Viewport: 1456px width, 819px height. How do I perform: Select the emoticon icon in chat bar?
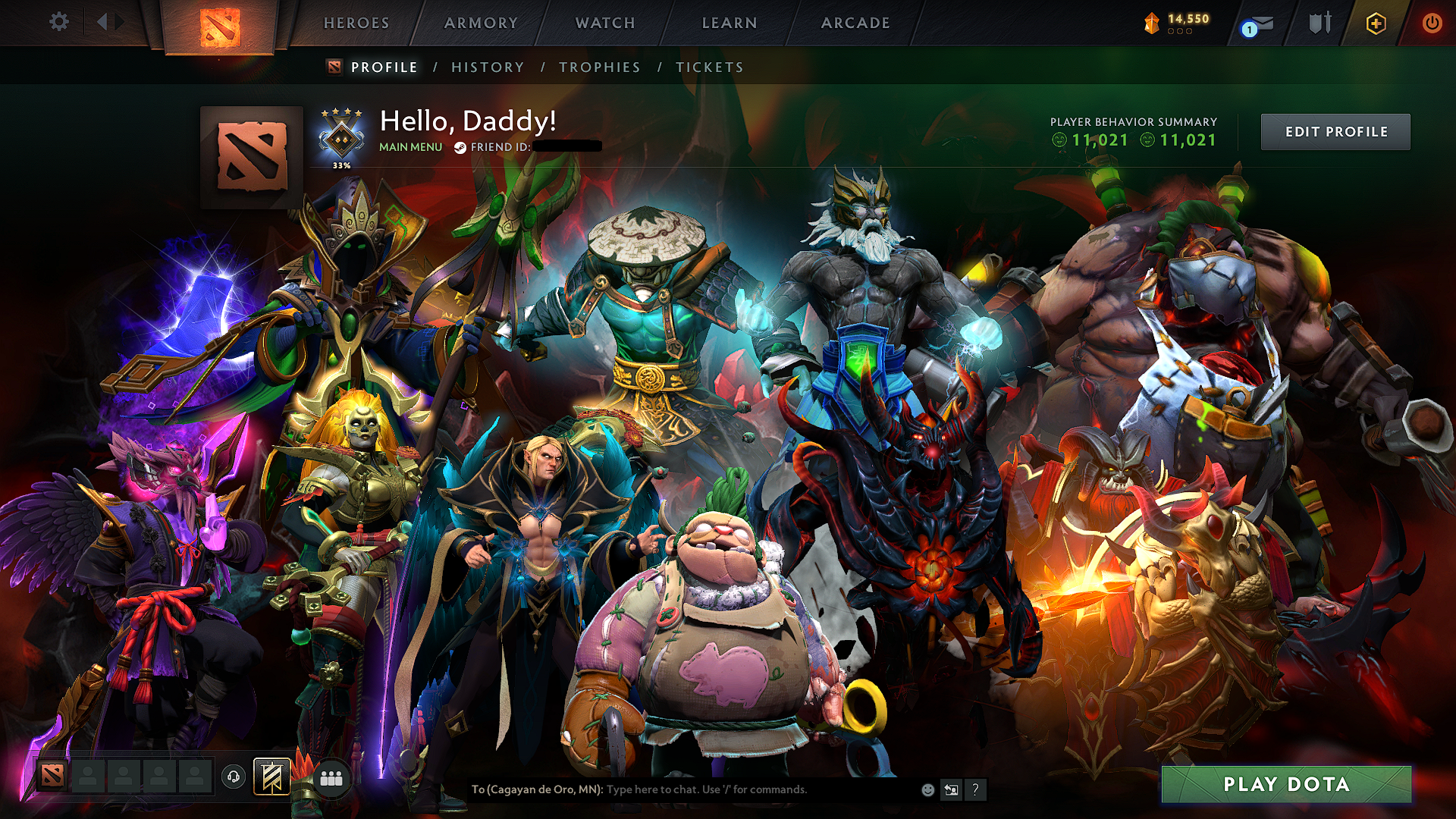coord(927,790)
